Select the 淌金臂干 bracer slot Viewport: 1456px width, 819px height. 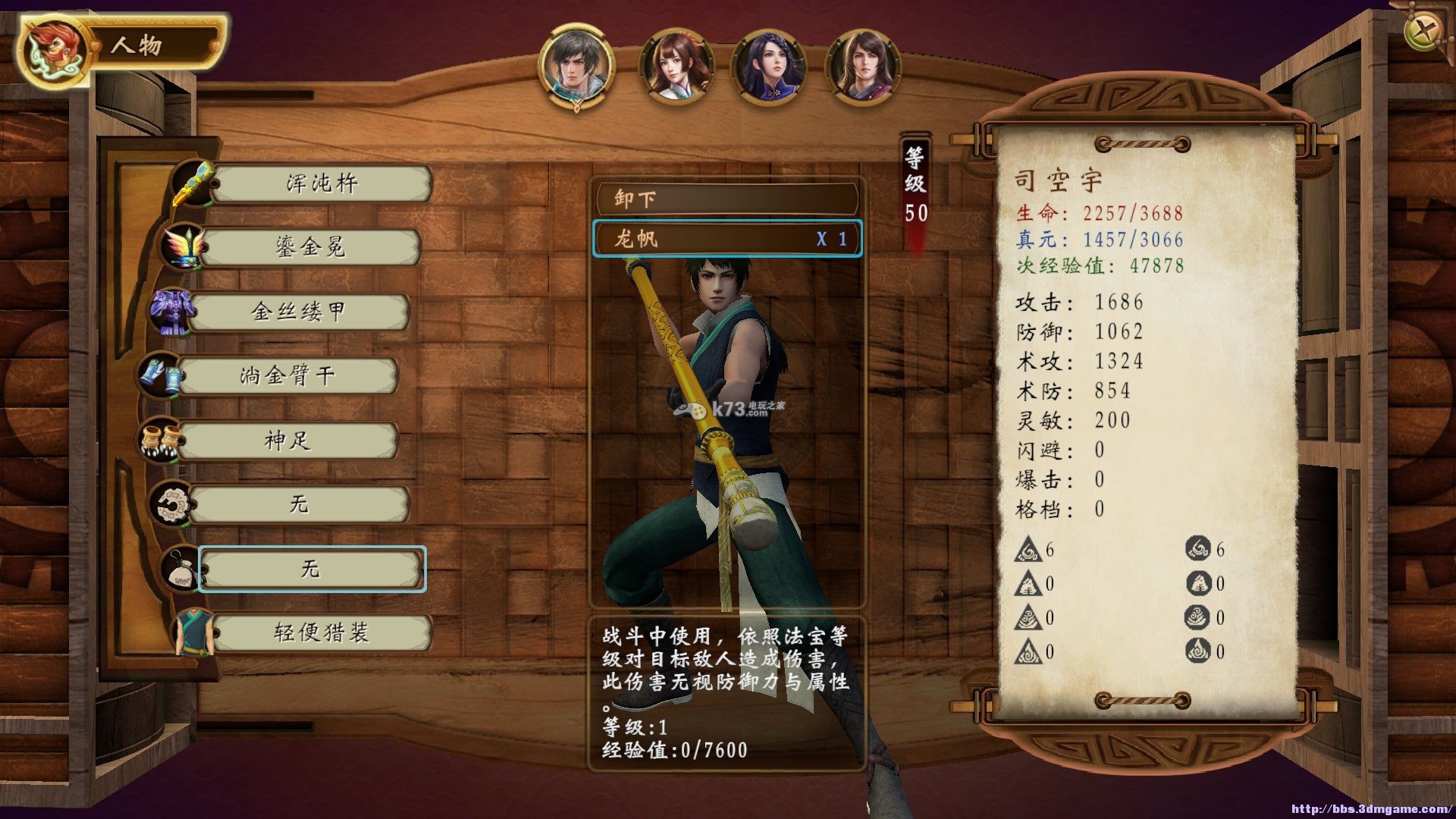click(287, 376)
